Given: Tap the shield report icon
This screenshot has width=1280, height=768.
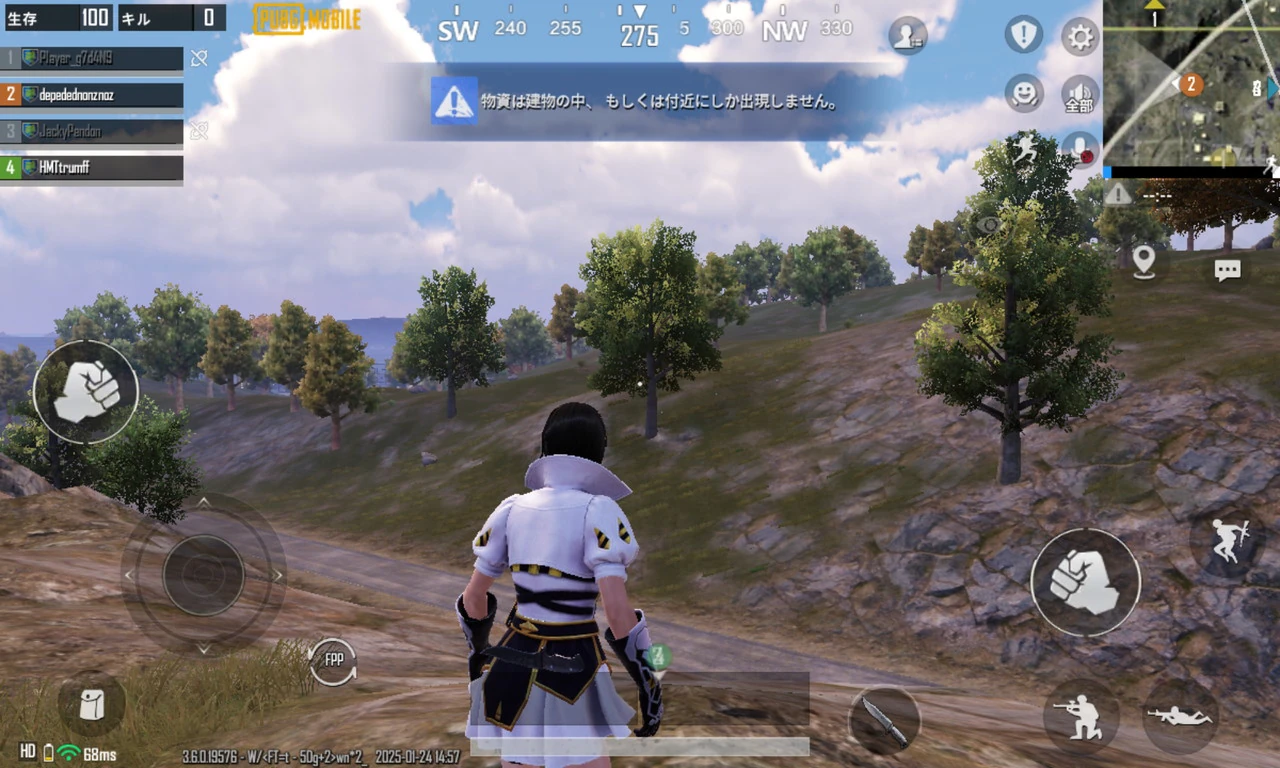Looking at the screenshot, I should pos(1024,35).
